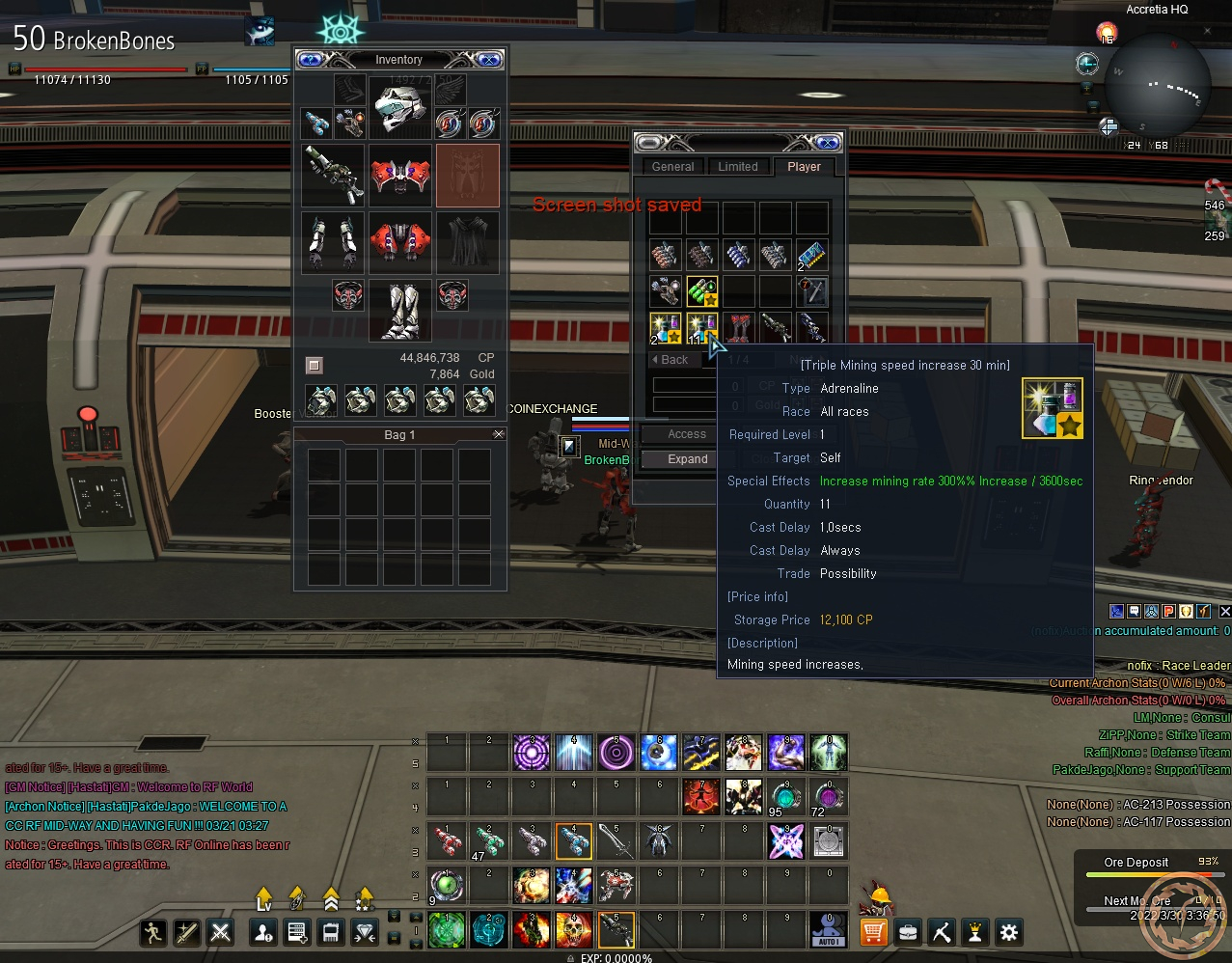Open the cash shop cart icon

click(873, 932)
